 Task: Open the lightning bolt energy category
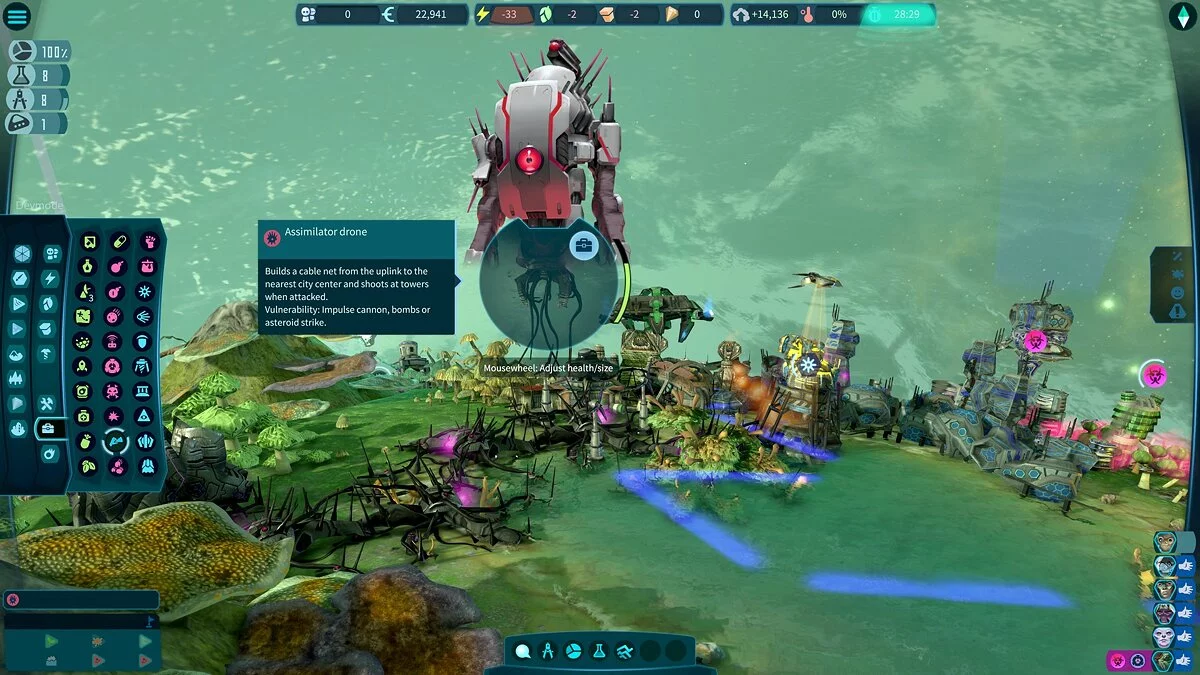click(49, 279)
